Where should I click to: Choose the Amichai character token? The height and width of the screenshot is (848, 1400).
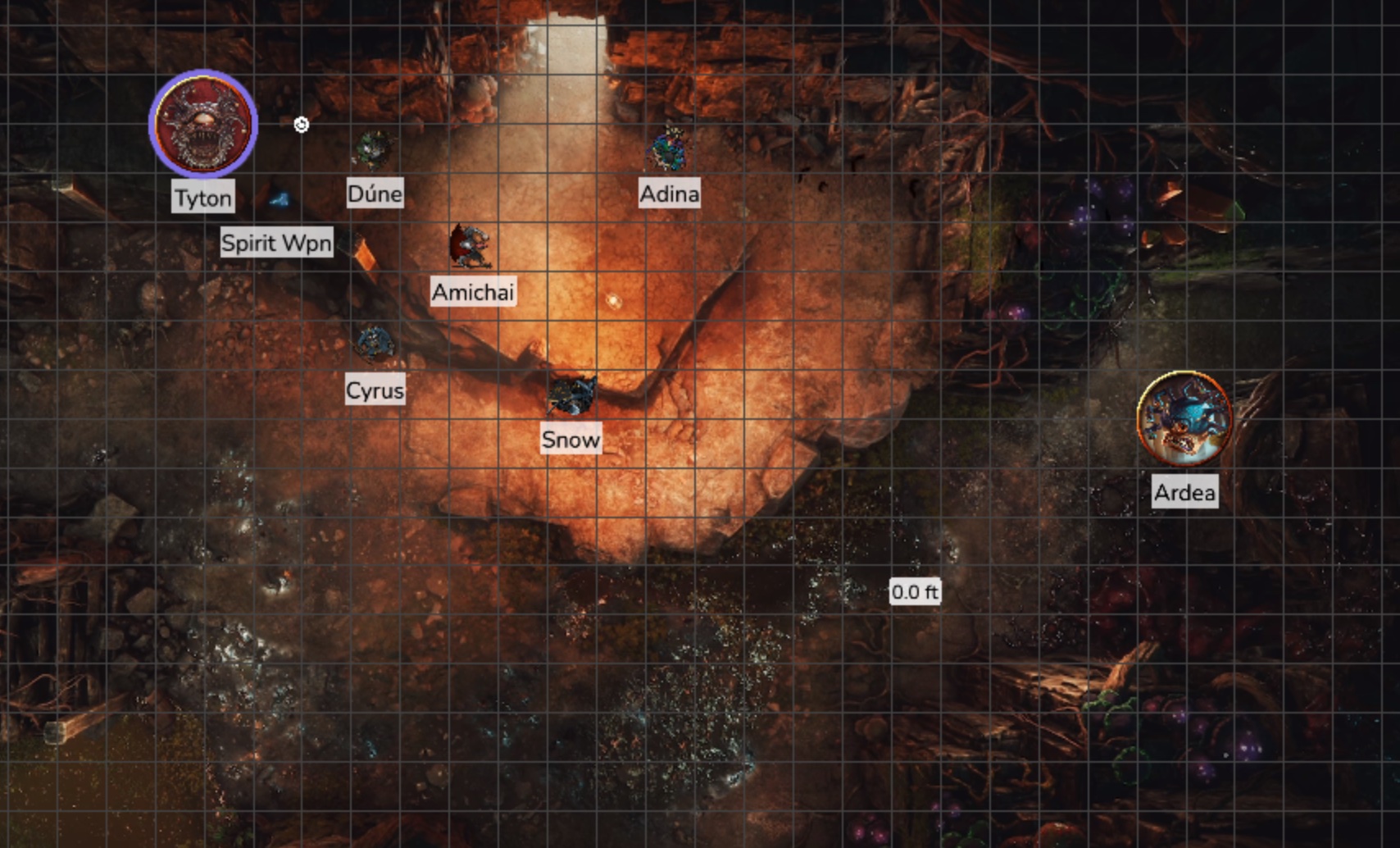(x=471, y=246)
